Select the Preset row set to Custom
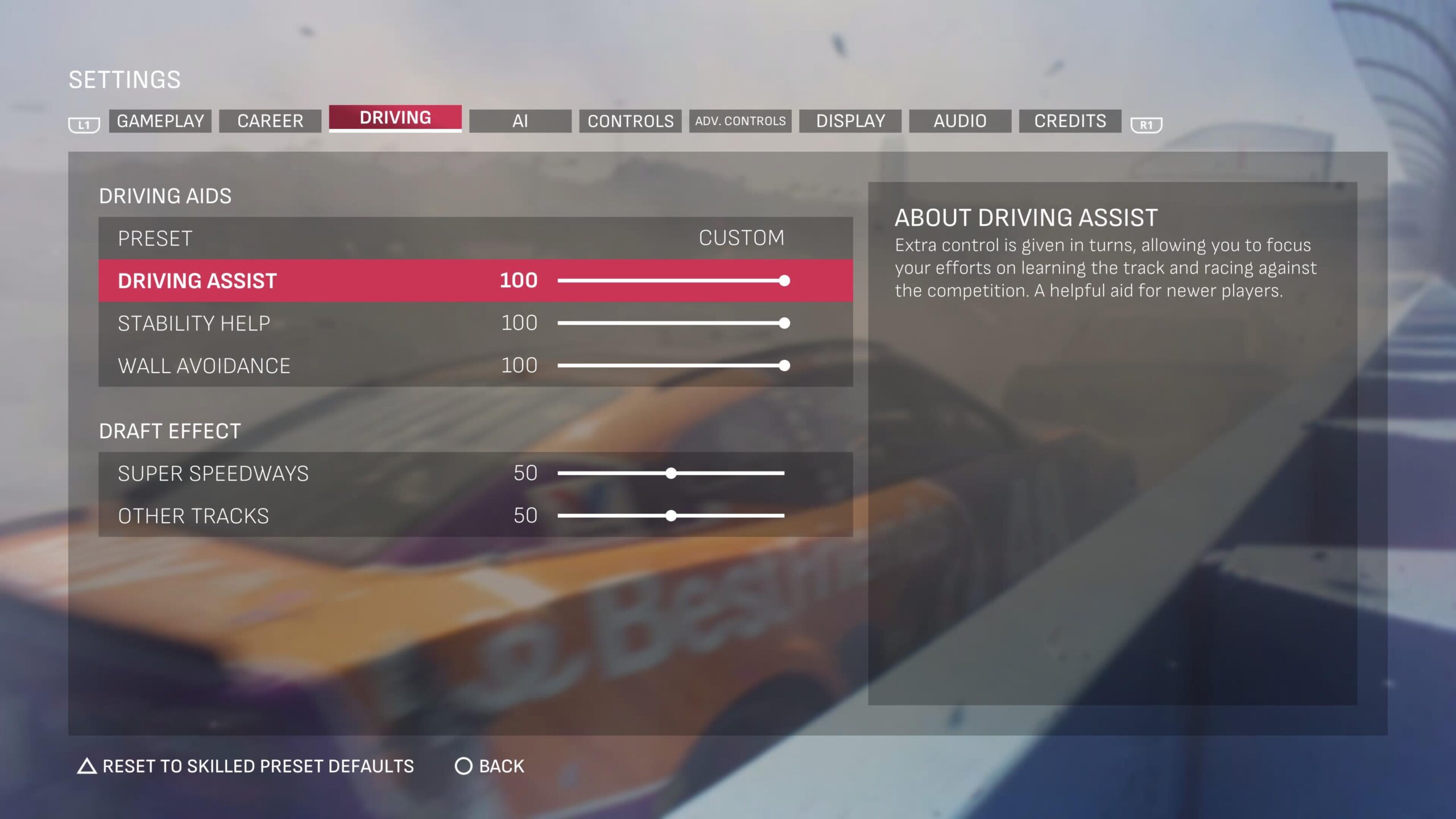Viewport: 1456px width, 819px height. (475, 238)
